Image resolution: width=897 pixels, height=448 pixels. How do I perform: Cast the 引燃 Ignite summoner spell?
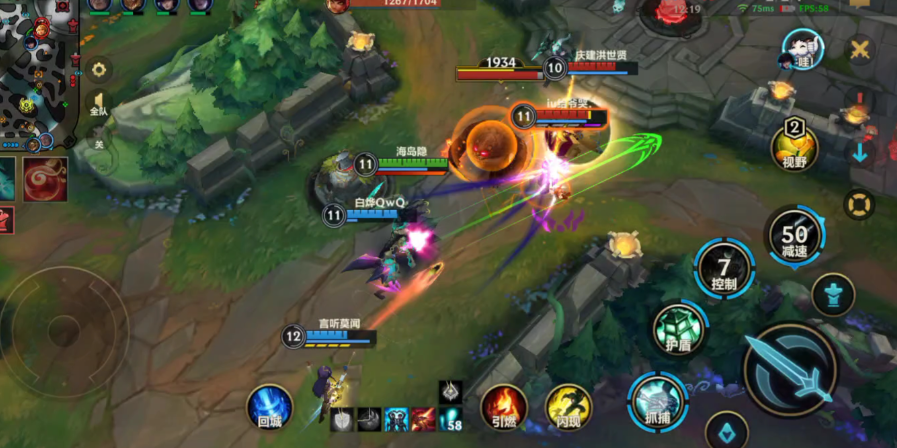(x=504, y=406)
